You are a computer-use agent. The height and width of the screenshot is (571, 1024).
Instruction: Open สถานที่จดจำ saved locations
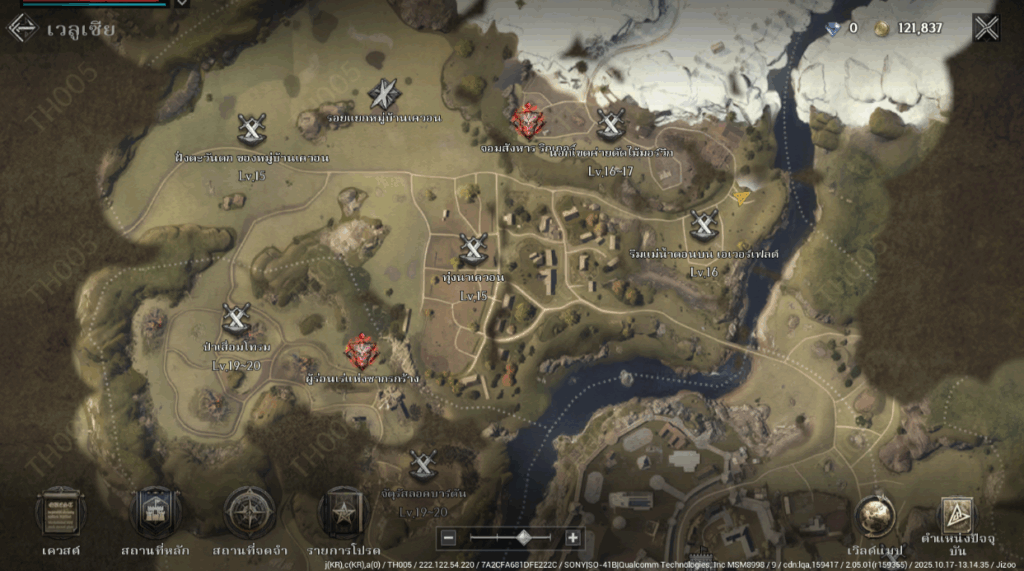(x=250, y=512)
